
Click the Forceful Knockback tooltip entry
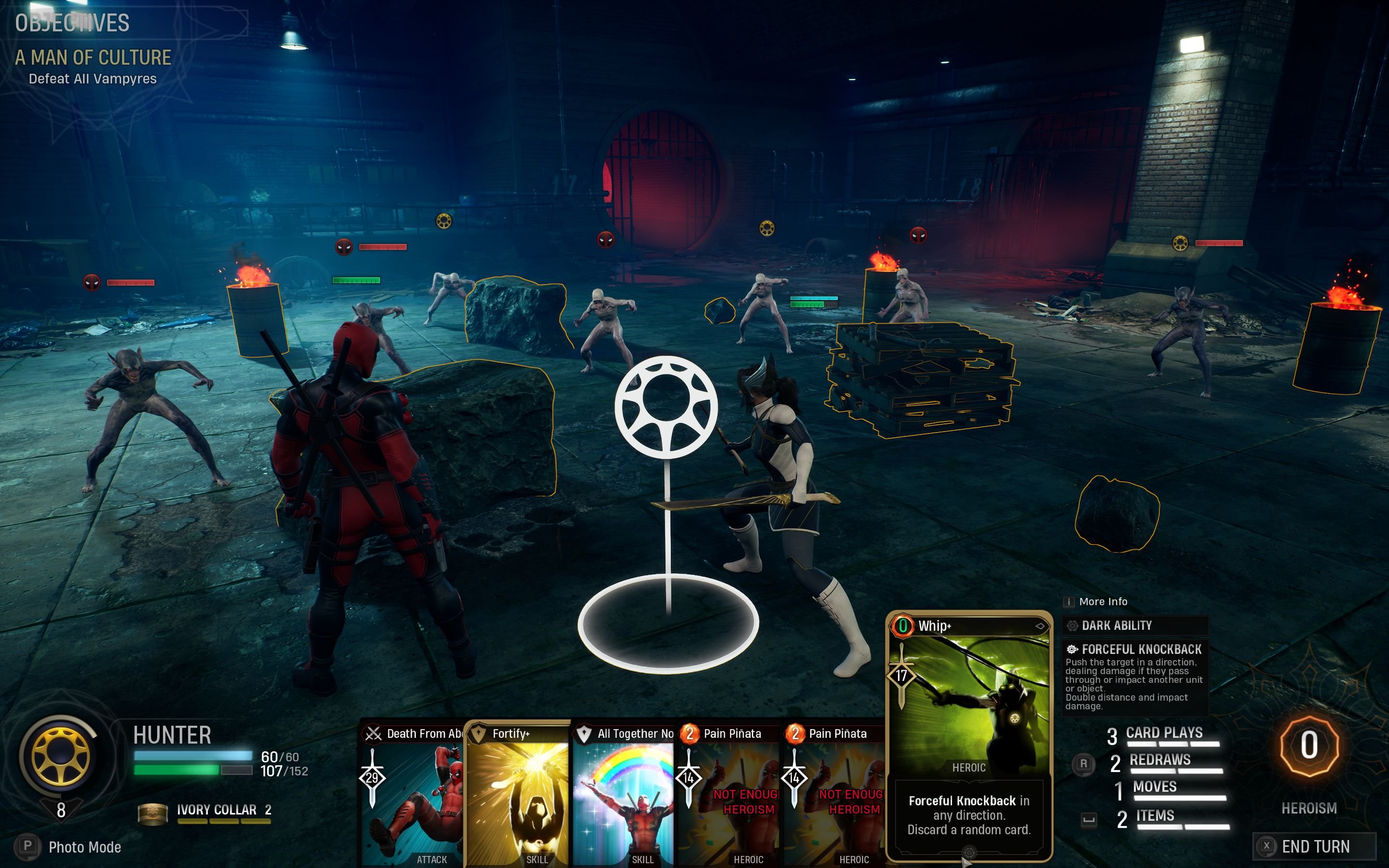pos(1134,676)
